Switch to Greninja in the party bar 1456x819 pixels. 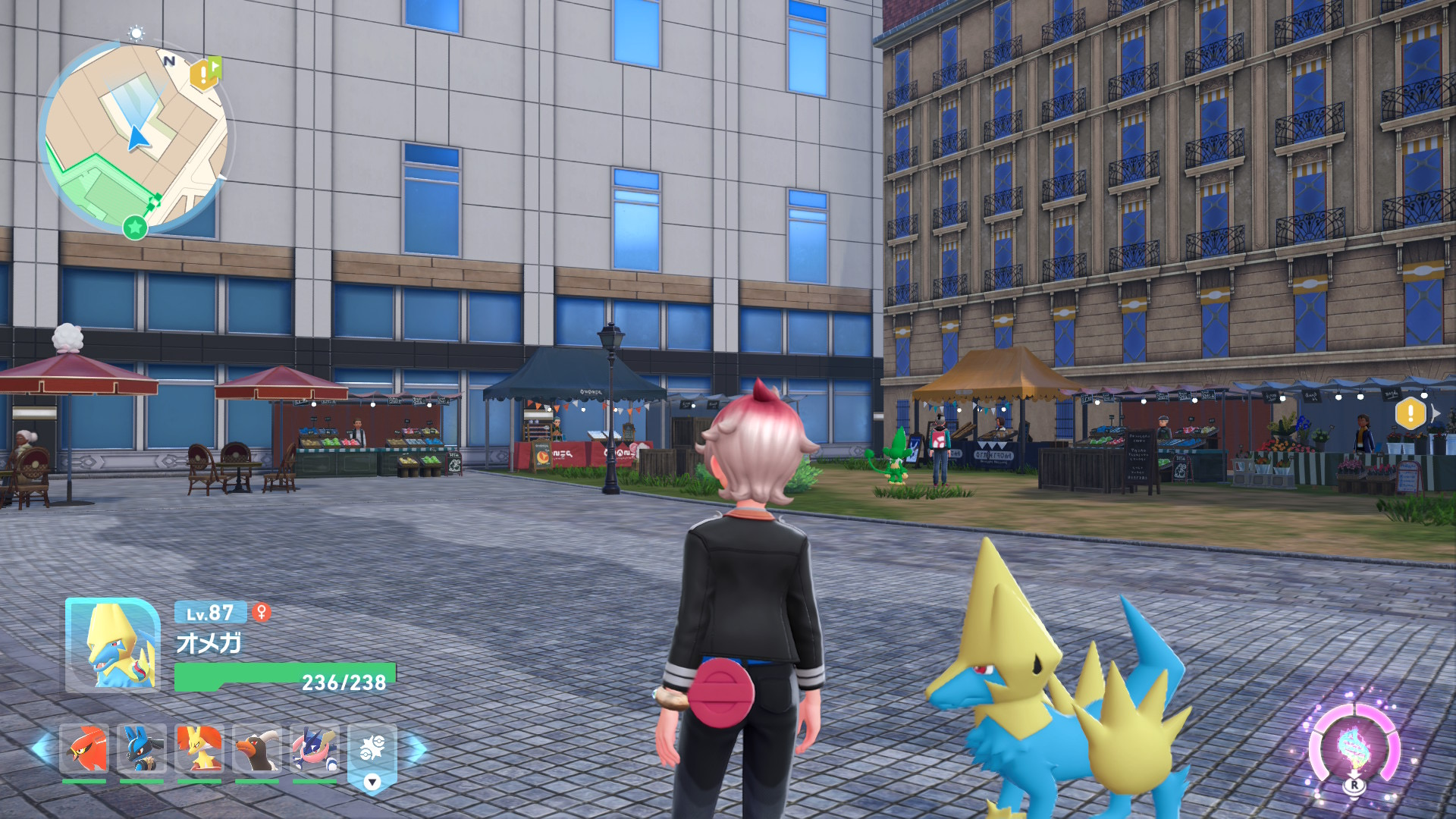(x=315, y=749)
